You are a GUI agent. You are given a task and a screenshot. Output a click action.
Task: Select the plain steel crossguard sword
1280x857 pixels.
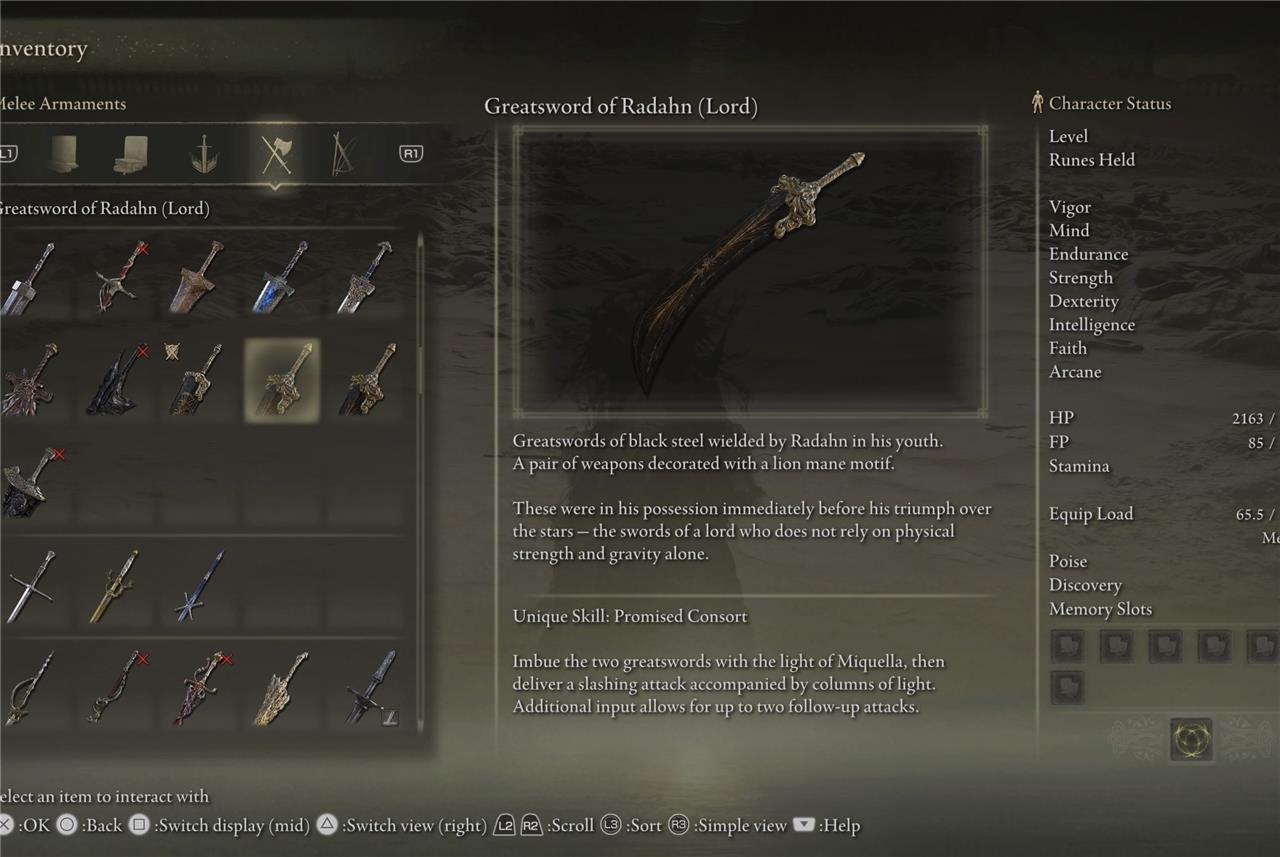point(30,586)
